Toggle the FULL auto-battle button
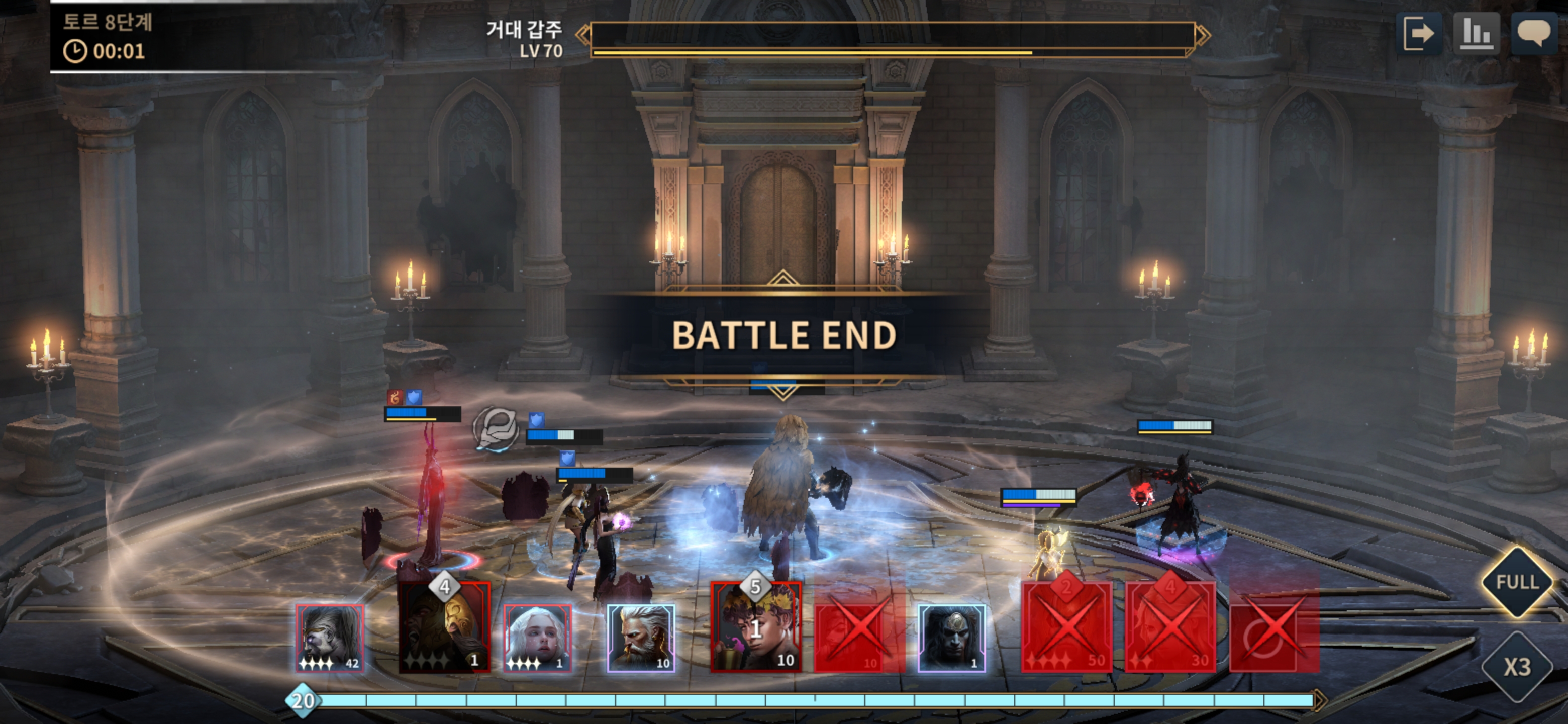 tap(1516, 582)
